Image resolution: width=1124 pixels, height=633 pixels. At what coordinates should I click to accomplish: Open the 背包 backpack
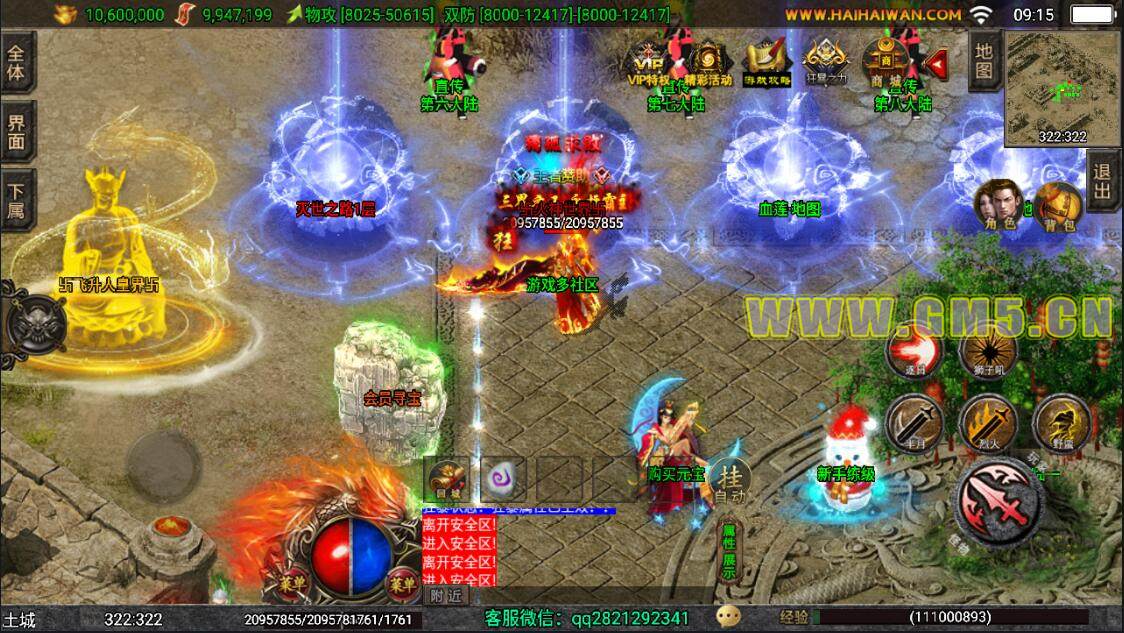pos(1056,205)
